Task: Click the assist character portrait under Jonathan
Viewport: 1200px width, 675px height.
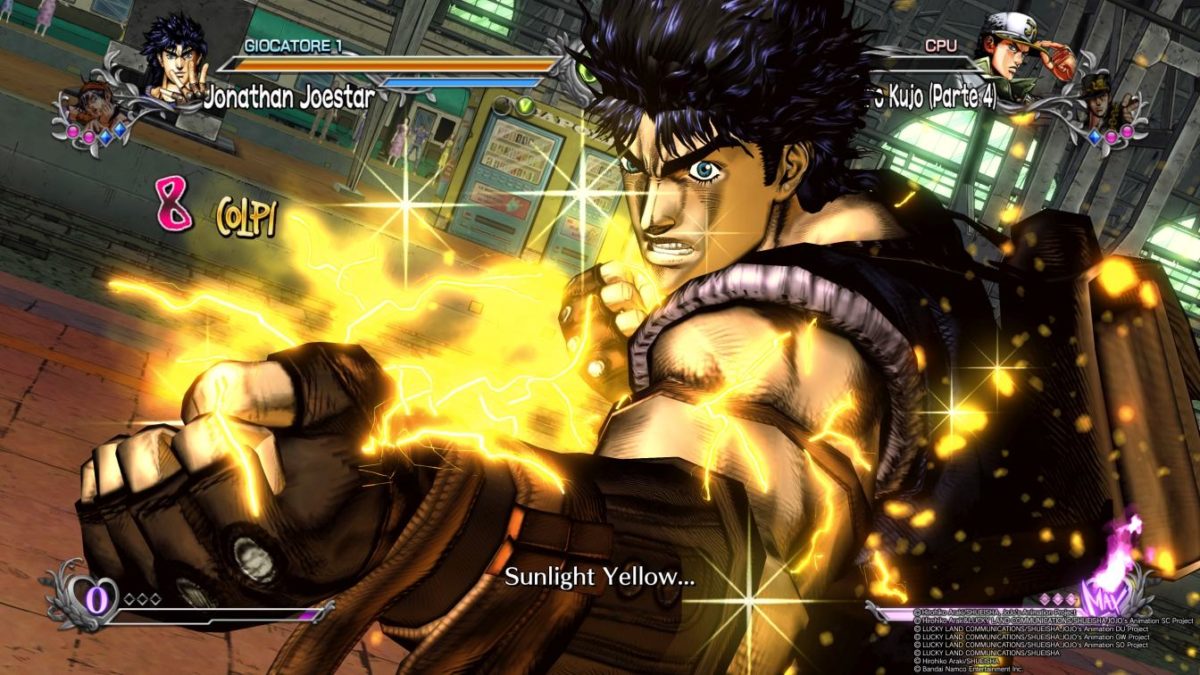Action: click(x=92, y=107)
